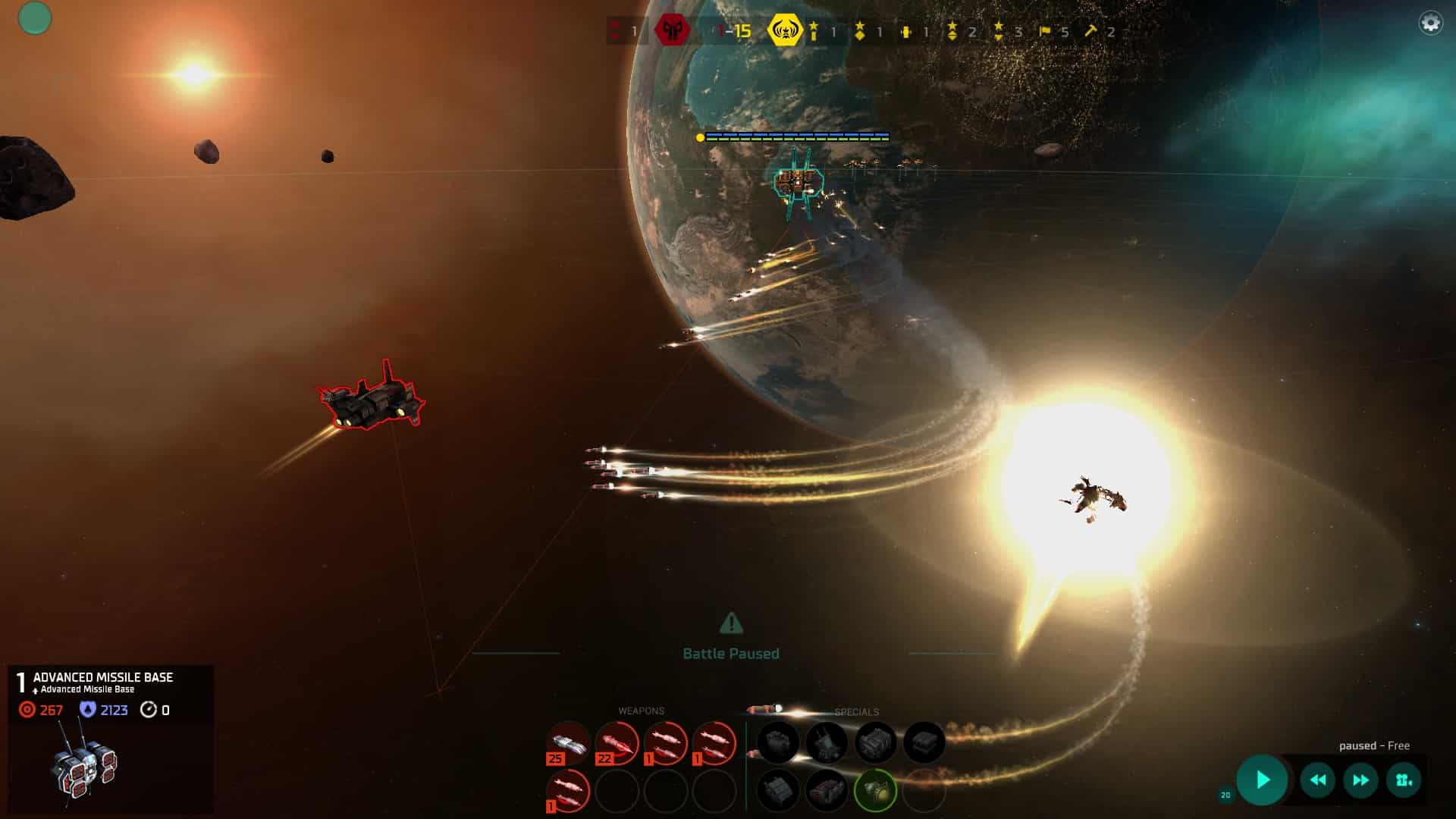Viewport: 1456px width, 819px height.
Task: Slow down battle speed with rewind arrows
Action: (1318, 780)
